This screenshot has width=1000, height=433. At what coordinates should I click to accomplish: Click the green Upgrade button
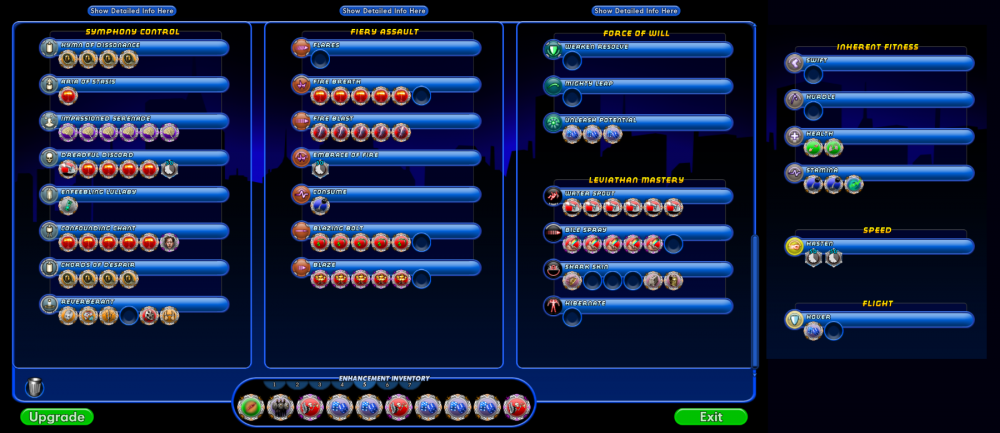56,416
